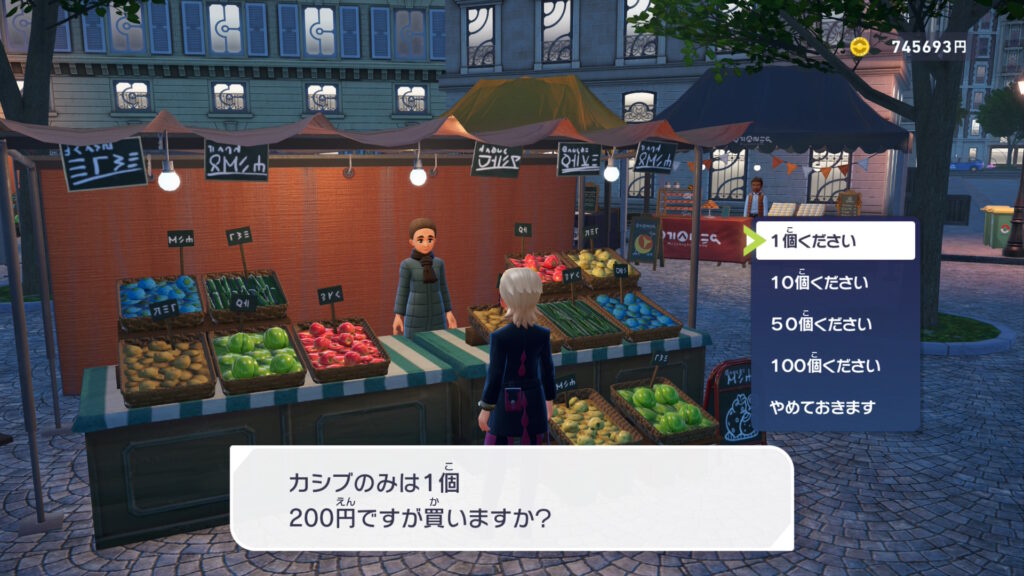Advance the カシブのみ dialogue box

[x=511, y=498]
